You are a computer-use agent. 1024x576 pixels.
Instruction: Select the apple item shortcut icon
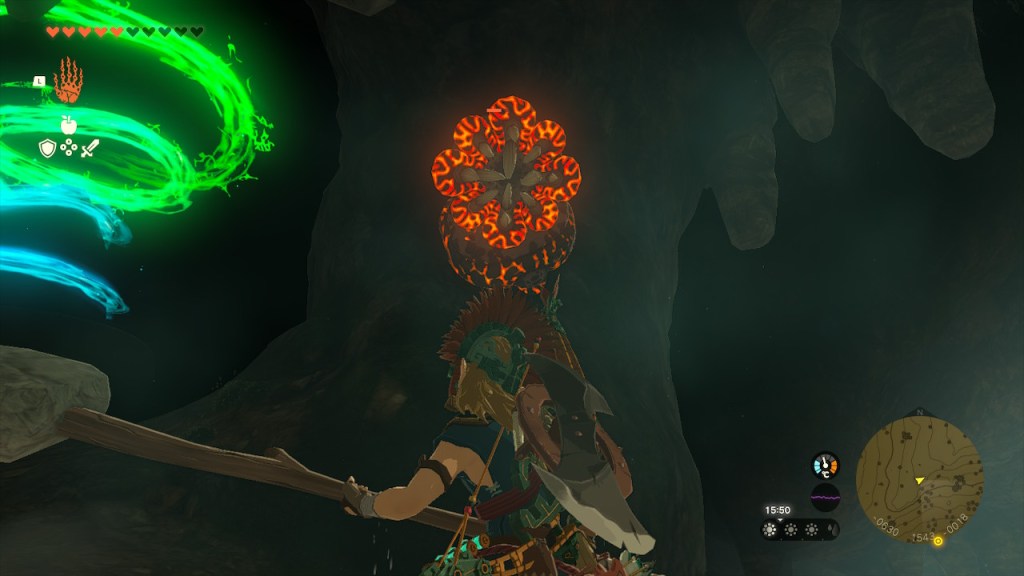pos(68,124)
